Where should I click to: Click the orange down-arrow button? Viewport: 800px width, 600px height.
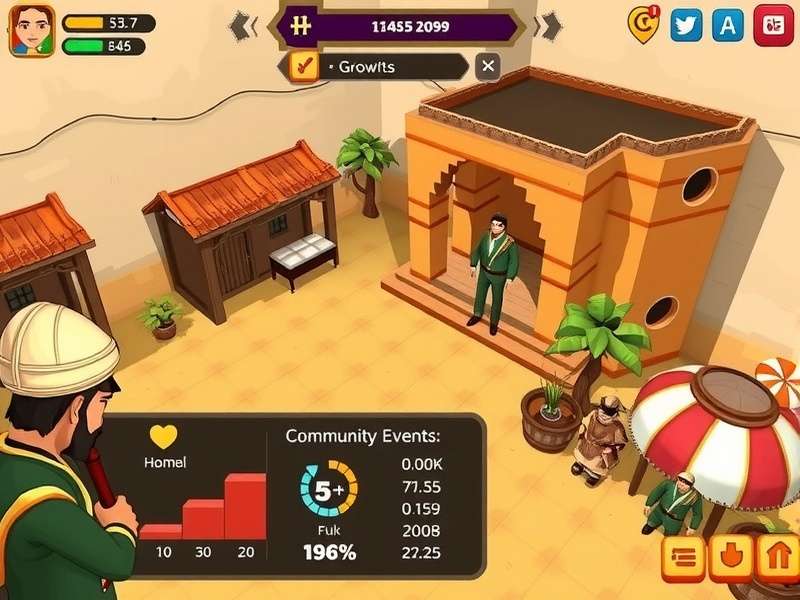click(730, 559)
